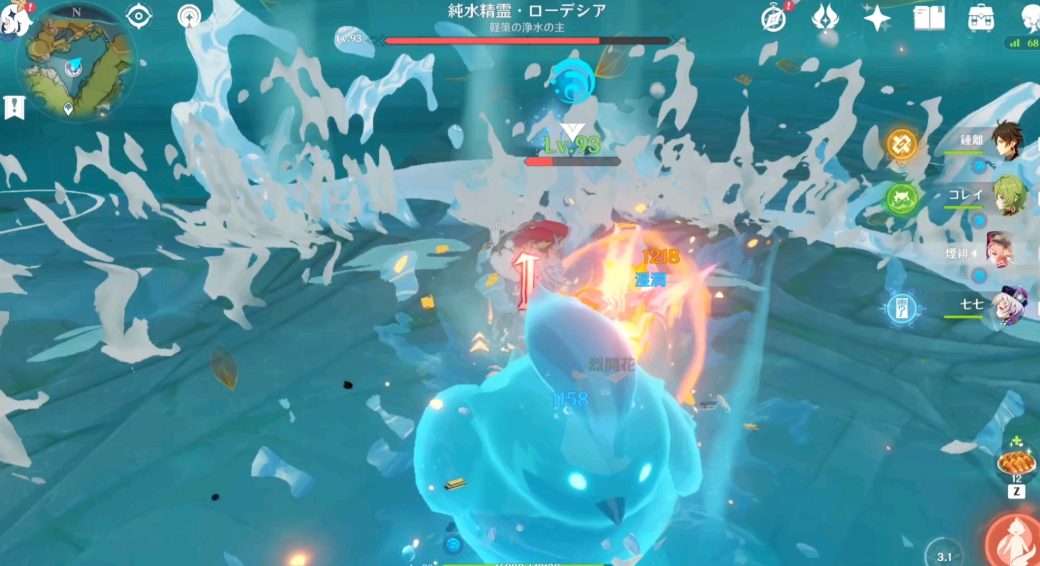Open the signal-arc star icon beside the eye

pos(189,16)
